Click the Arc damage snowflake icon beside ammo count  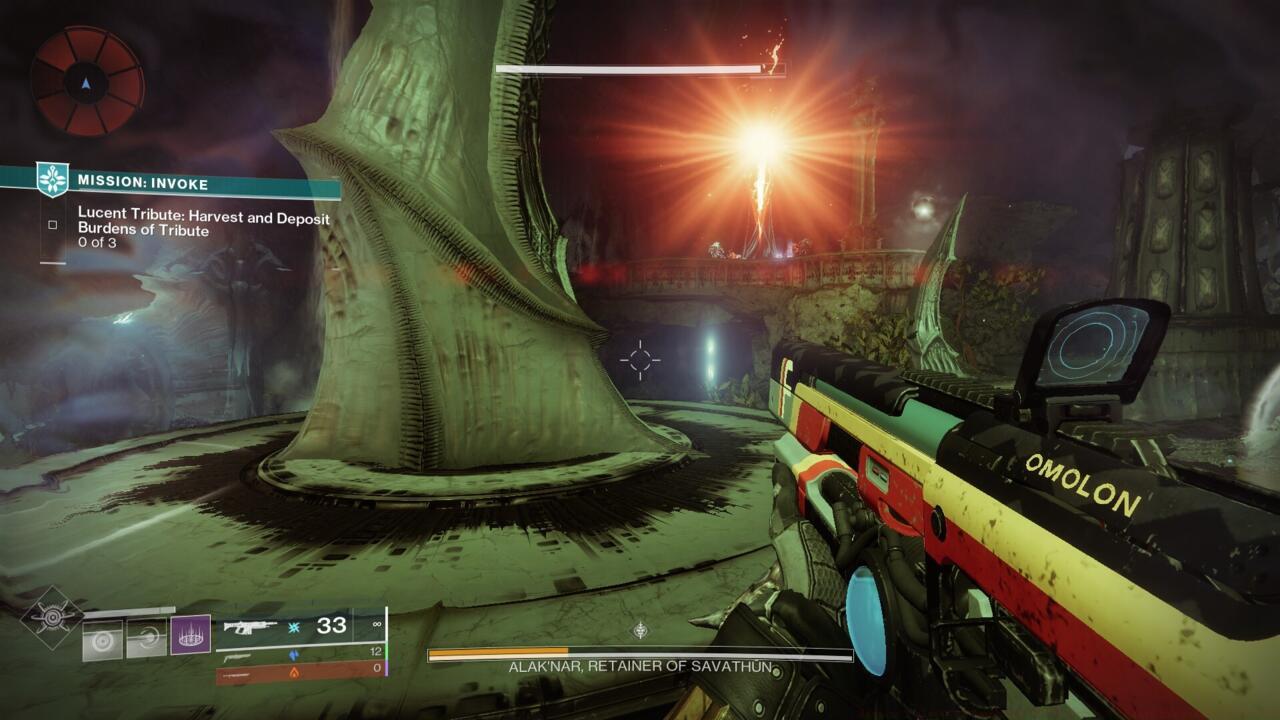(x=294, y=627)
